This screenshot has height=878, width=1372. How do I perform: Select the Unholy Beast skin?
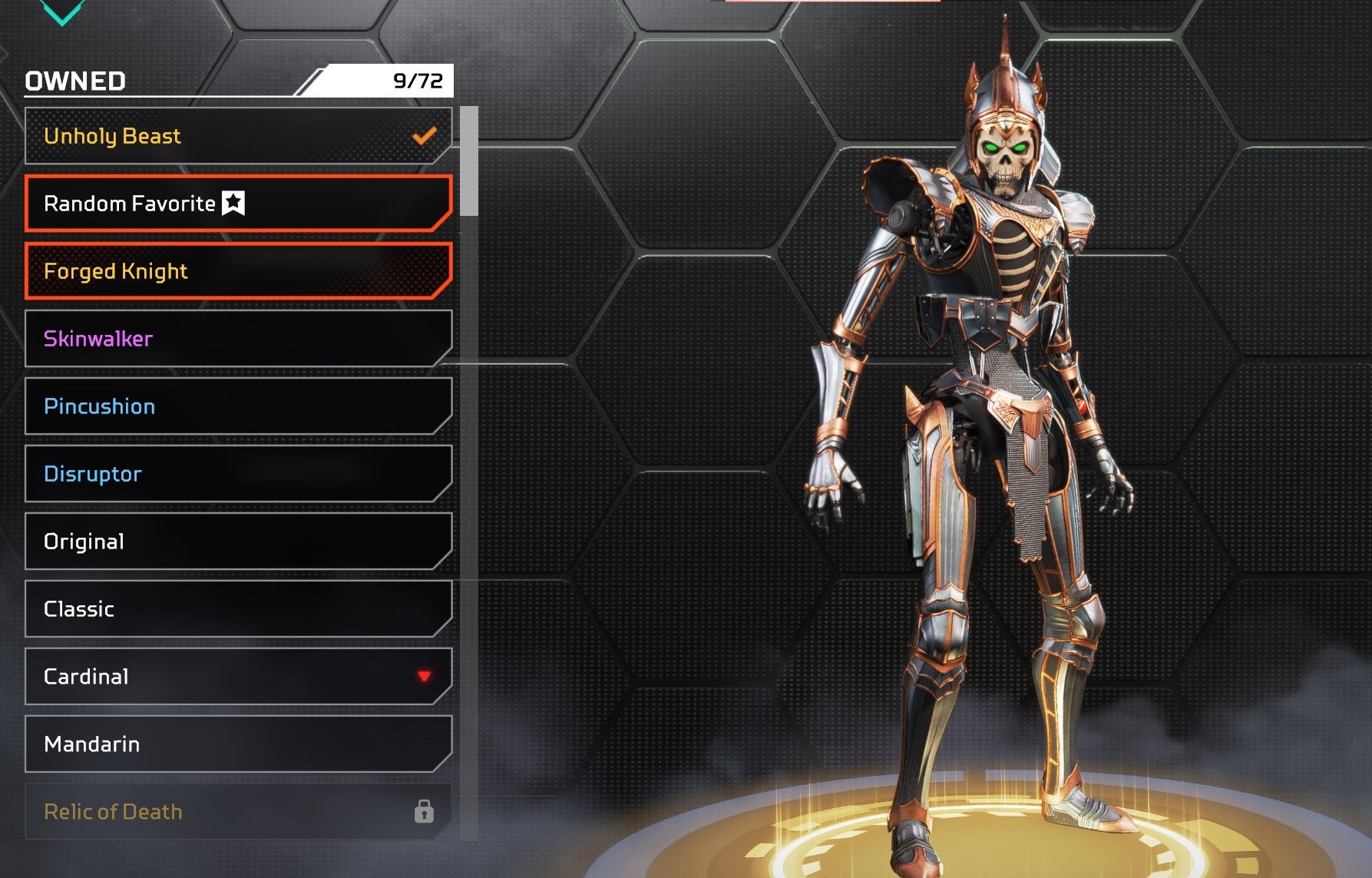pos(238,136)
